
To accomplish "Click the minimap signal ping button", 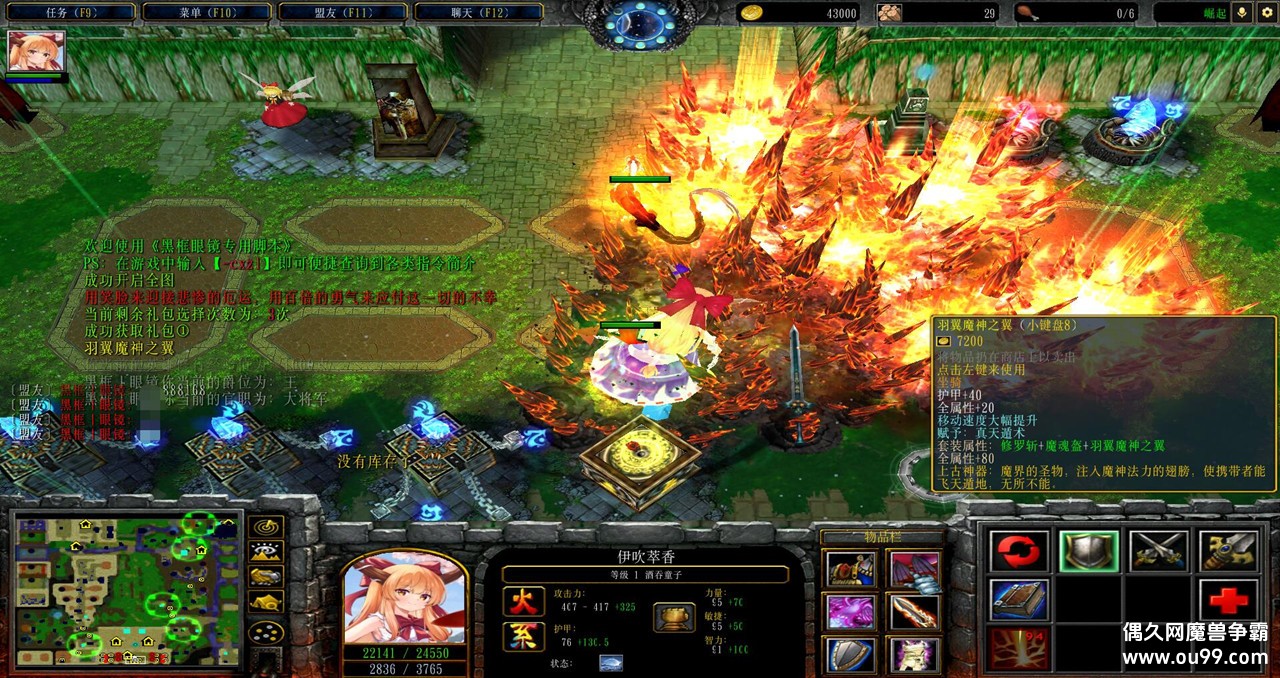I will point(265,526).
